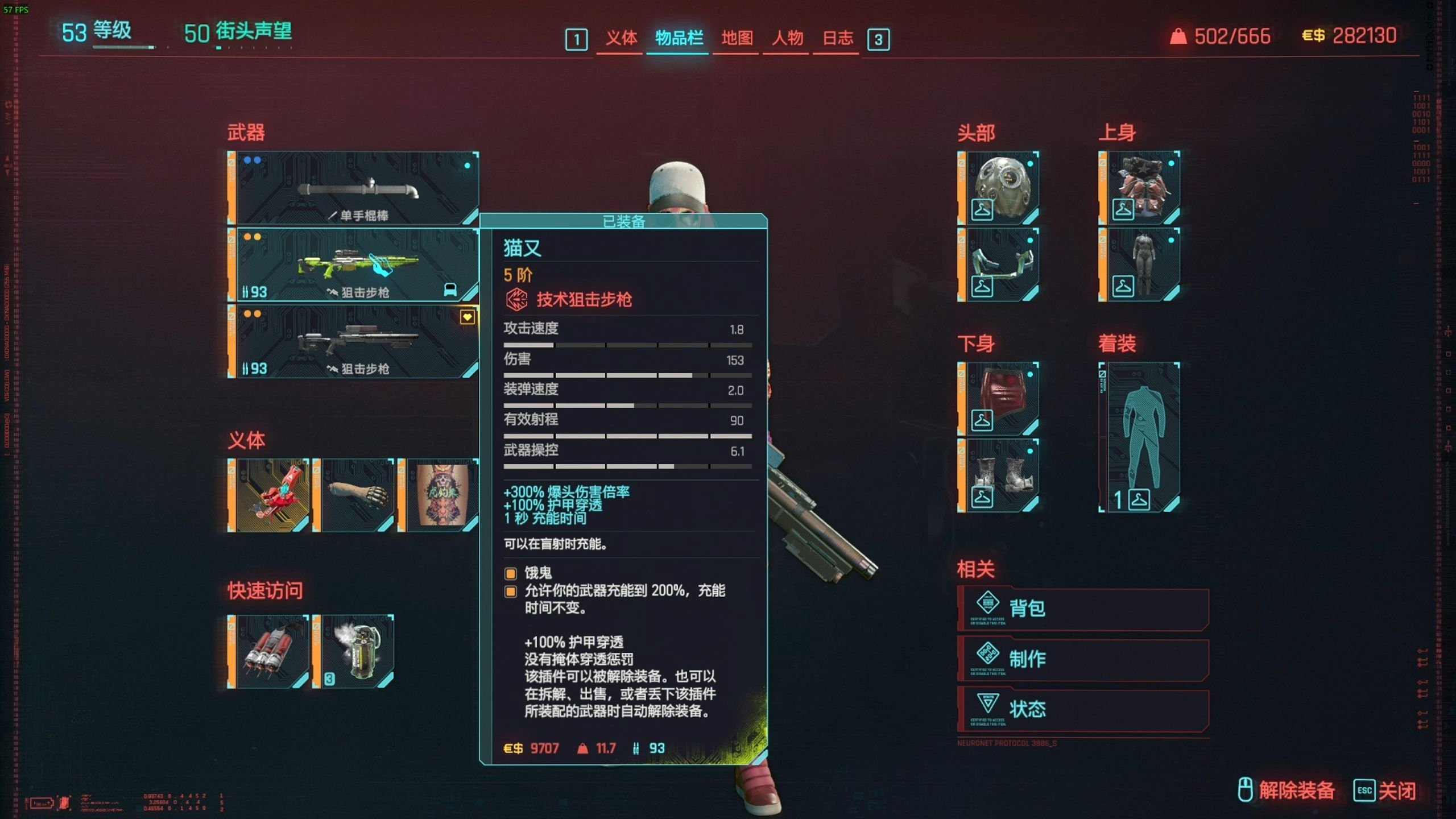Select the grenade quick access slot
This screenshot has width=1456, height=819.
pos(354,651)
